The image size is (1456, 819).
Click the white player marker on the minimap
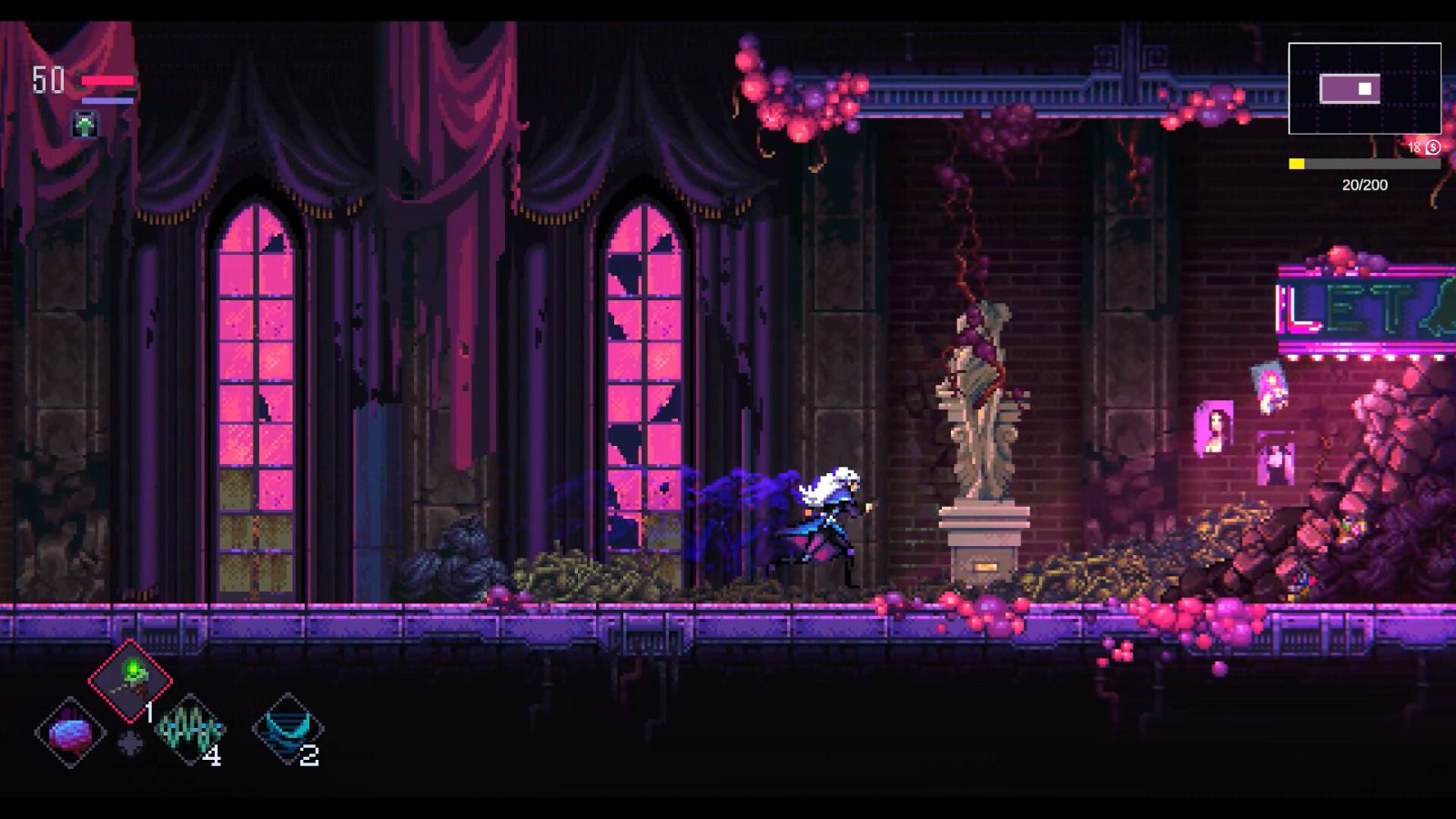1363,89
